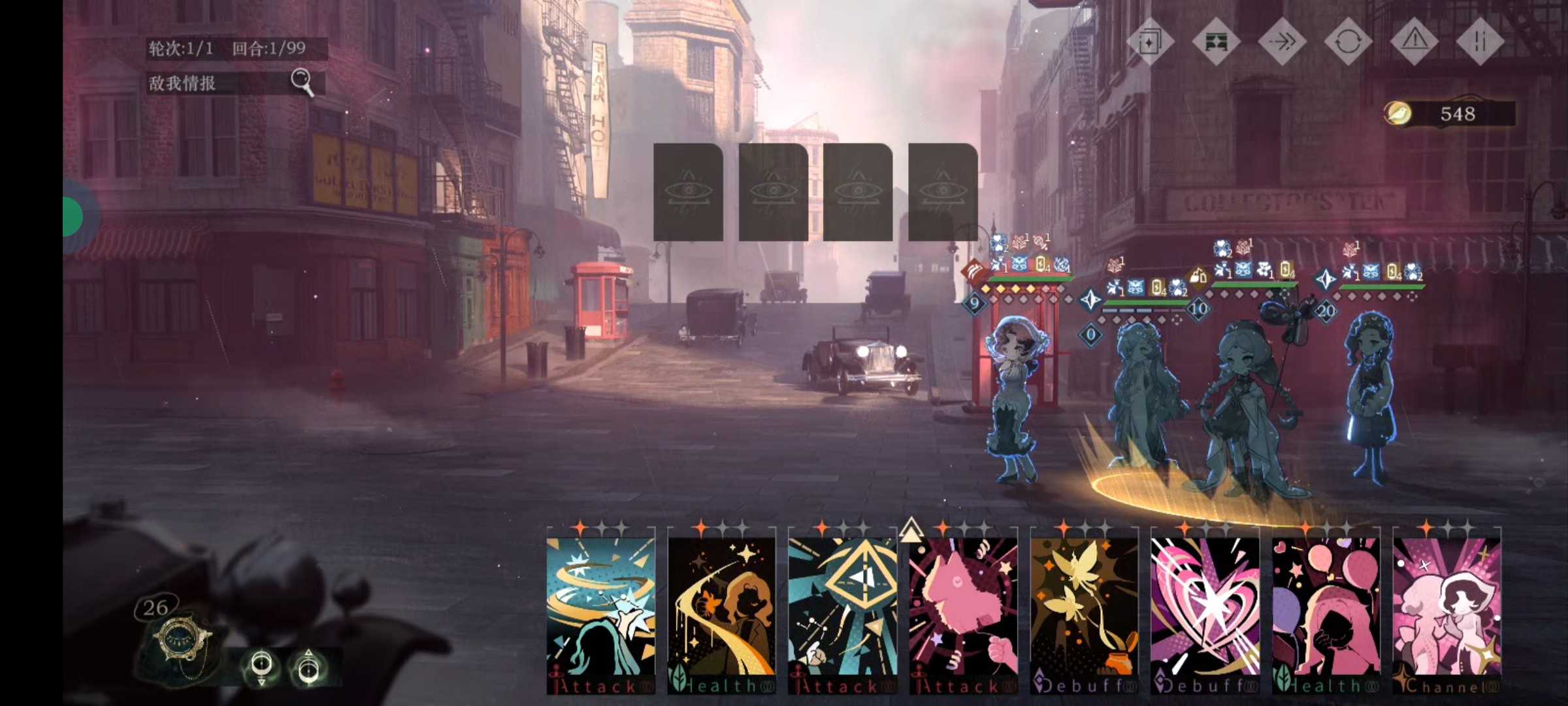The height and width of the screenshot is (706, 1568).
Task: Select the balloons Health card
Action: [1326, 608]
